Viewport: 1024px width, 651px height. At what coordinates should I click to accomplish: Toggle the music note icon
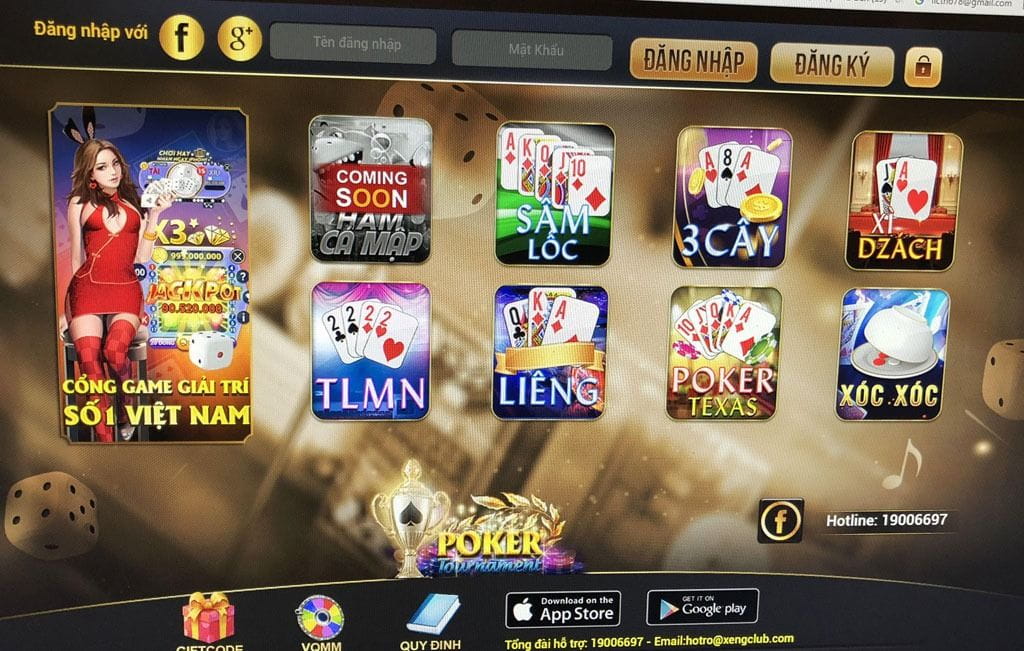903,465
